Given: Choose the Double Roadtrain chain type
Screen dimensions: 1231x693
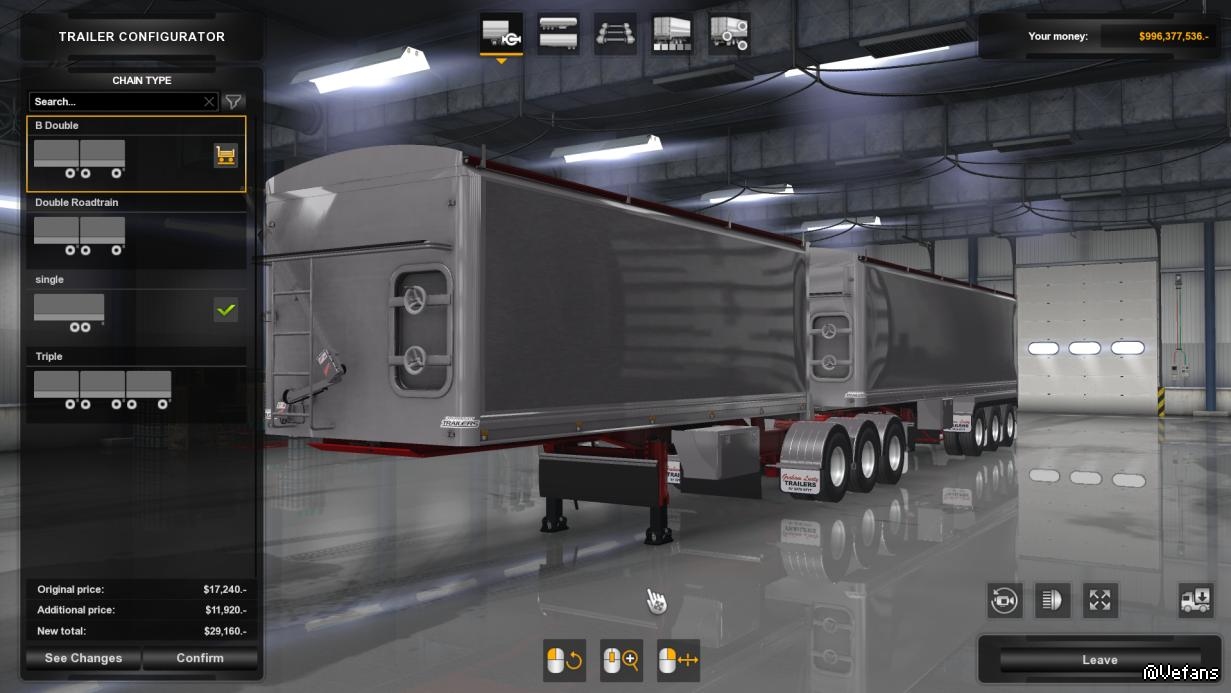Looking at the screenshot, I should point(136,232).
